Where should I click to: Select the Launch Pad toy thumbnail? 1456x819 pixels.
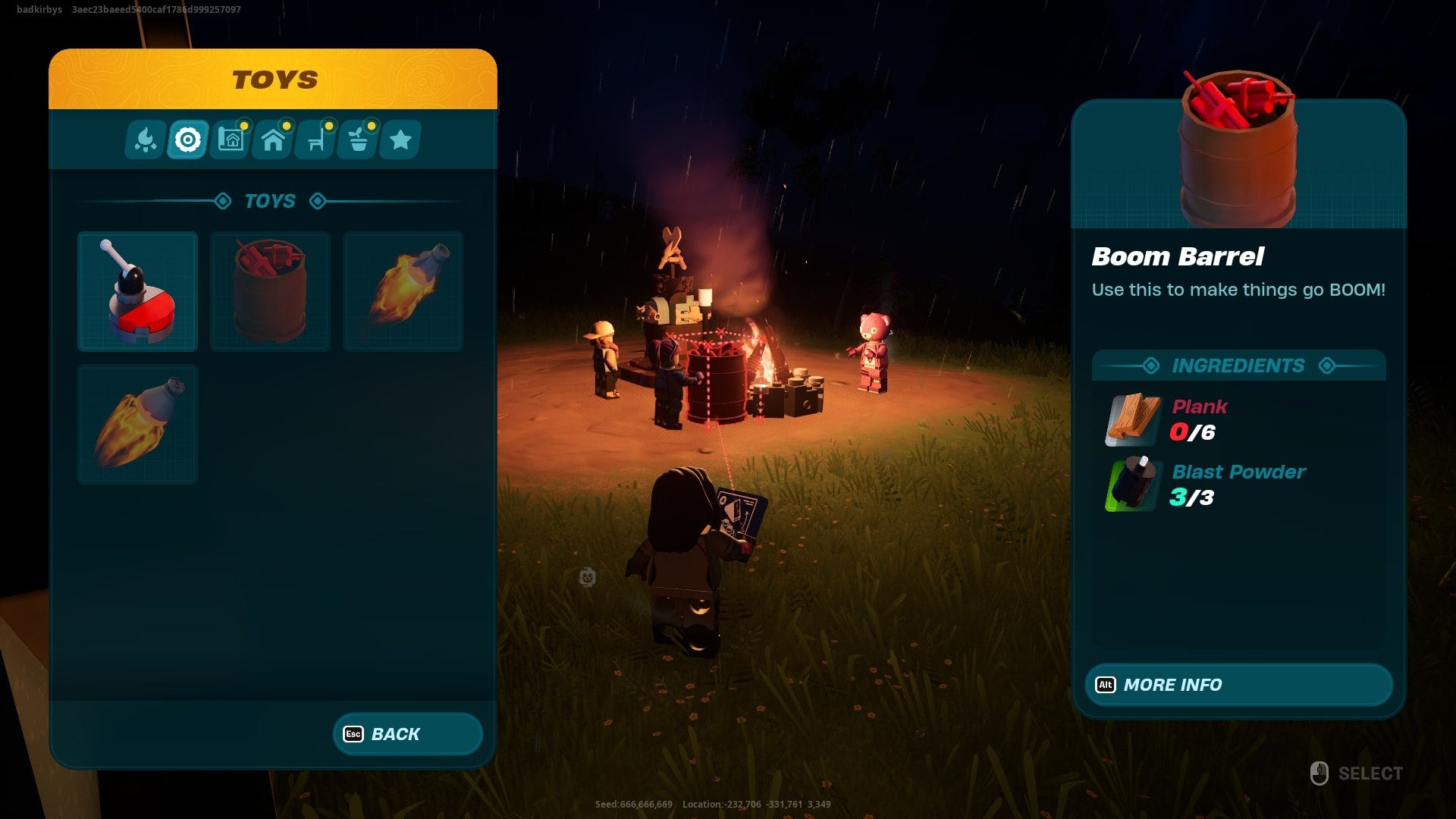coord(136,291)
